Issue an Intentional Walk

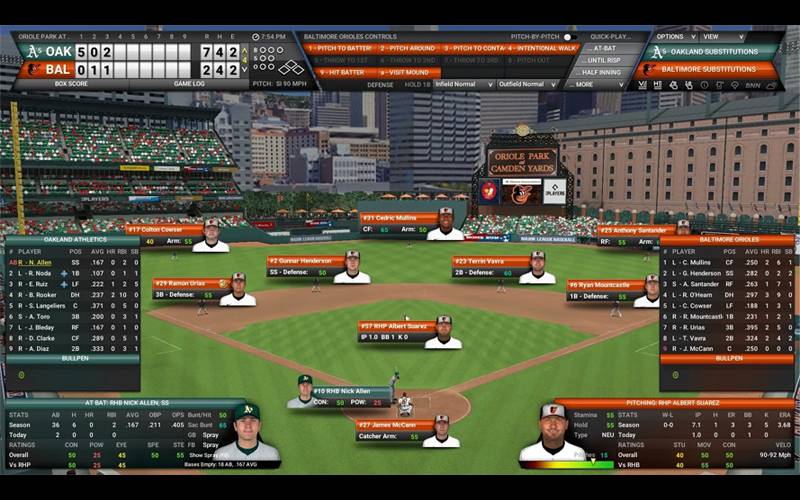tap(542, 48)
